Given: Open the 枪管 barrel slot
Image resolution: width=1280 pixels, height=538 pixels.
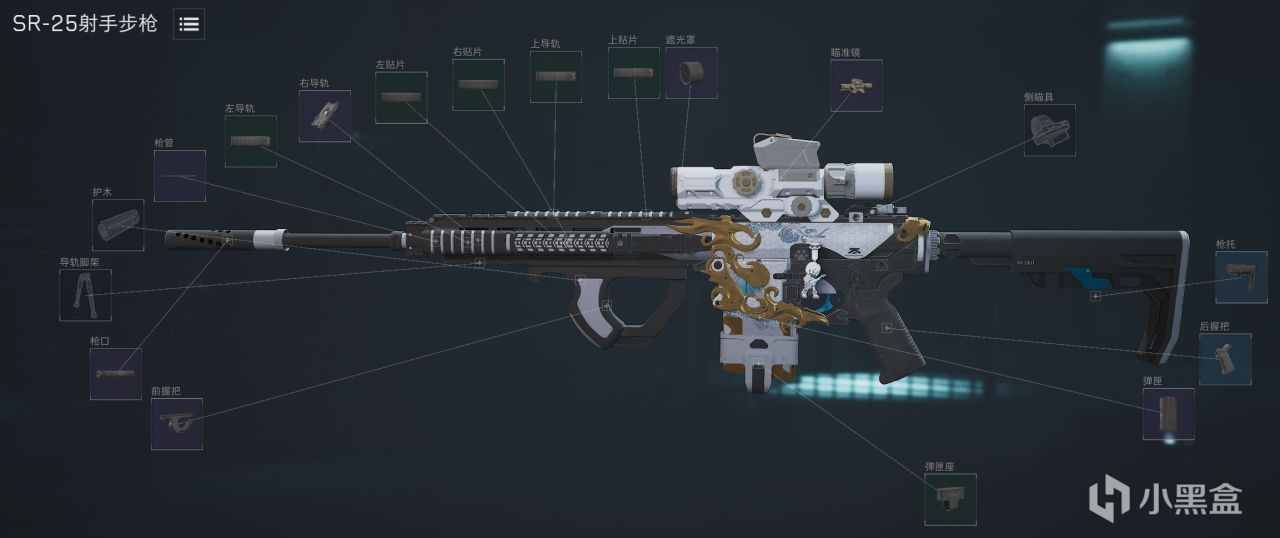Looking at the screenshot, I should 180,176.
